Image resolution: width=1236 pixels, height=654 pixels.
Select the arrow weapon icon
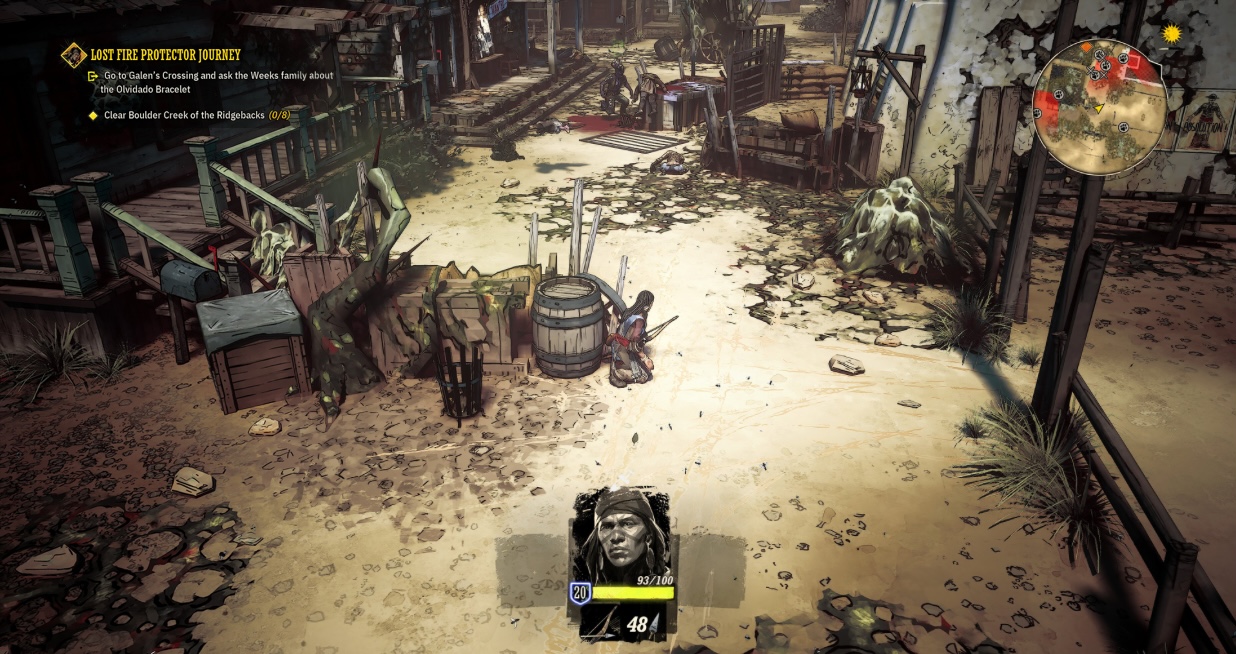(605, 624)
